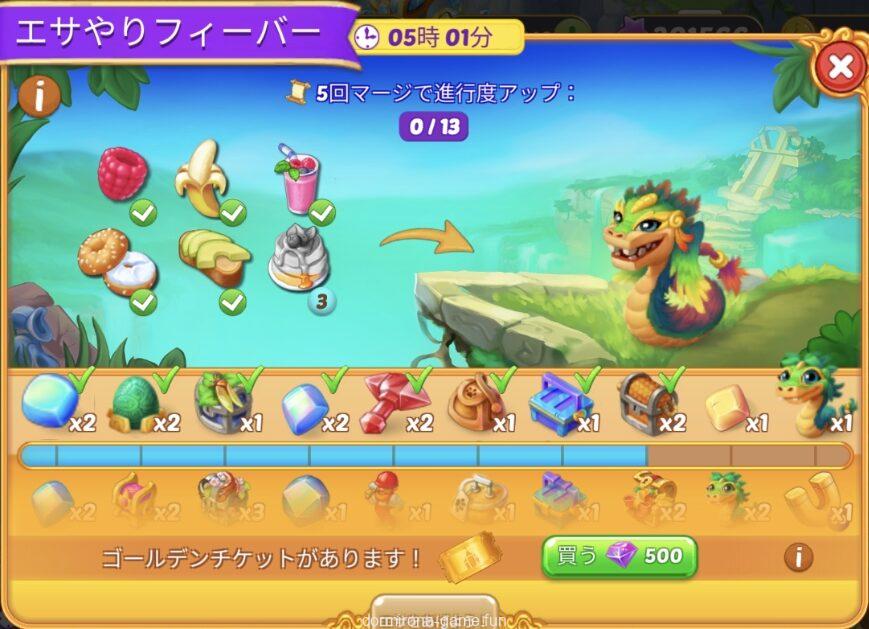Tap the wooden treasure chest reward

644,402
